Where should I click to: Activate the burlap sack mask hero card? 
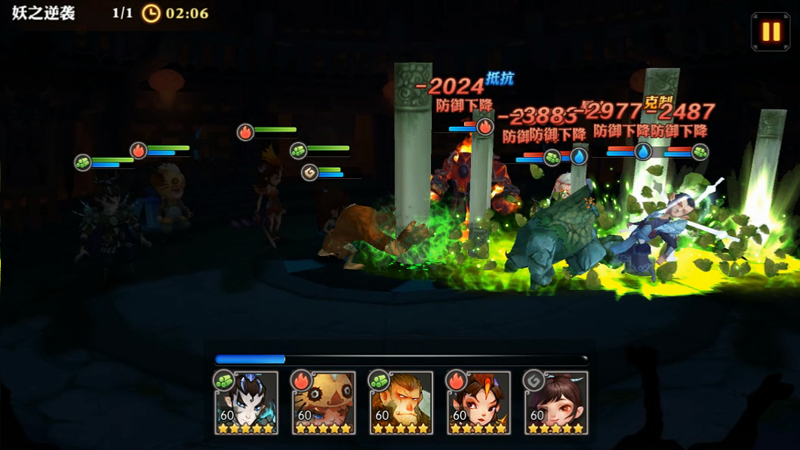[324, 403]
